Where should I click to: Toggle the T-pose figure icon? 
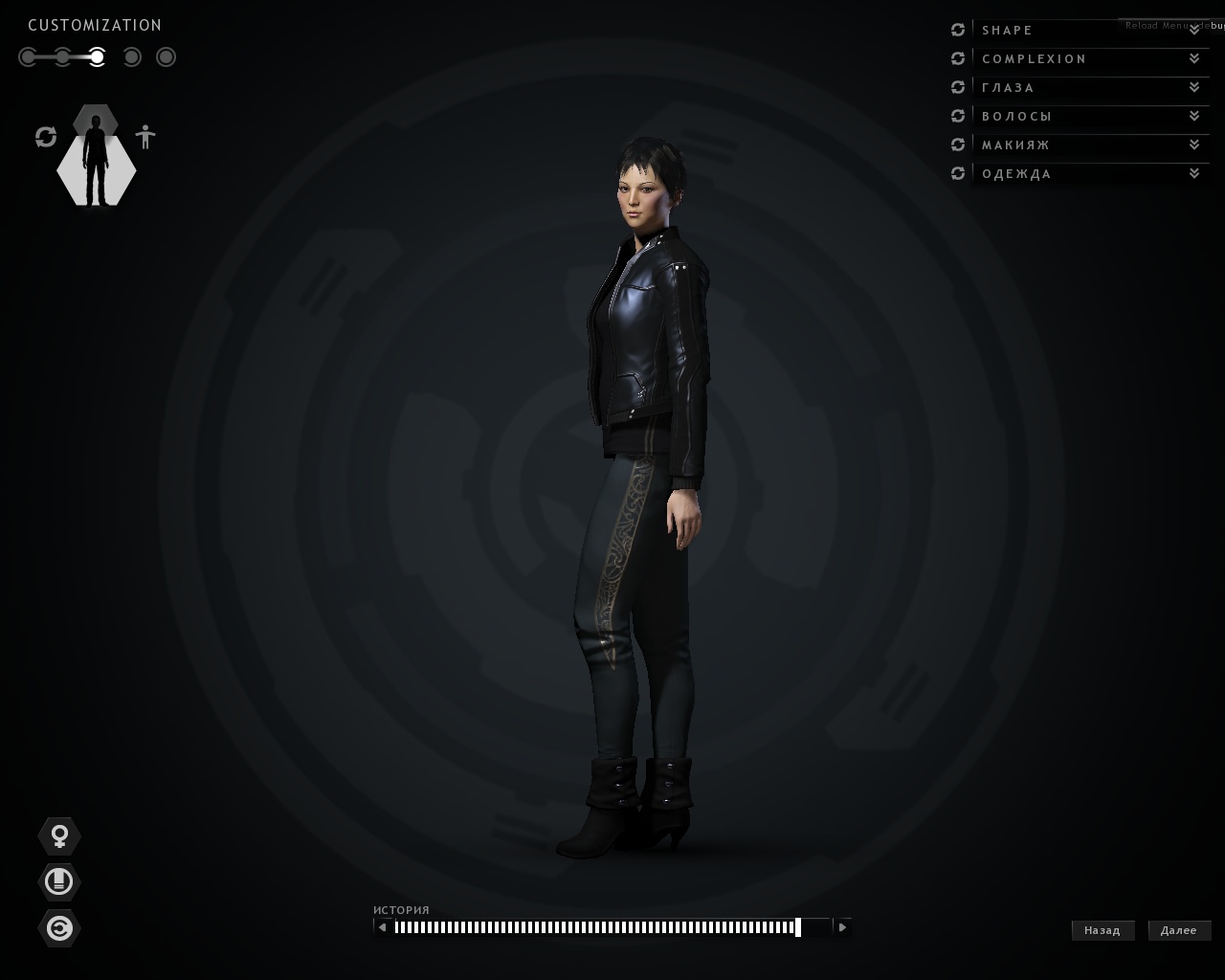145,137
